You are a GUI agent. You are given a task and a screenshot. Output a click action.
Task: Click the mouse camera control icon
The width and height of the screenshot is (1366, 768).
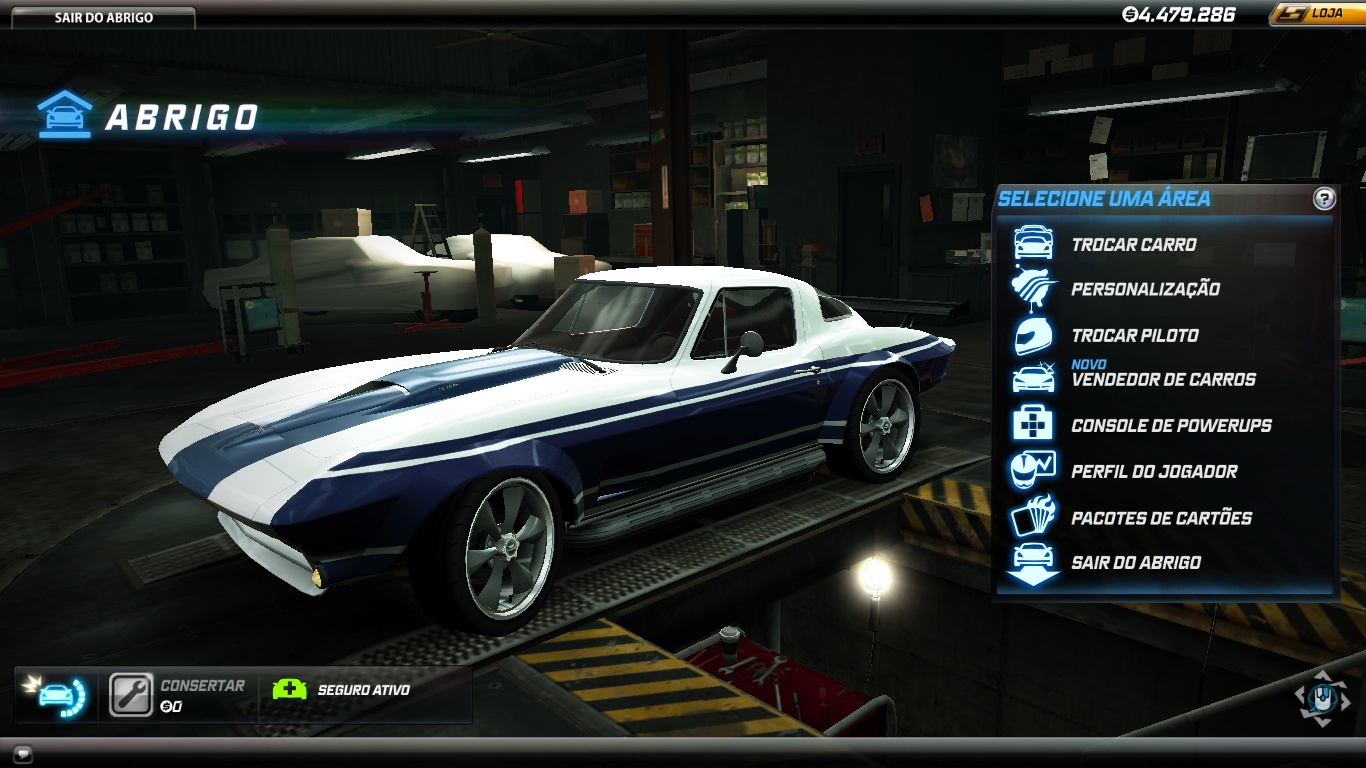tap(1321, 697)
